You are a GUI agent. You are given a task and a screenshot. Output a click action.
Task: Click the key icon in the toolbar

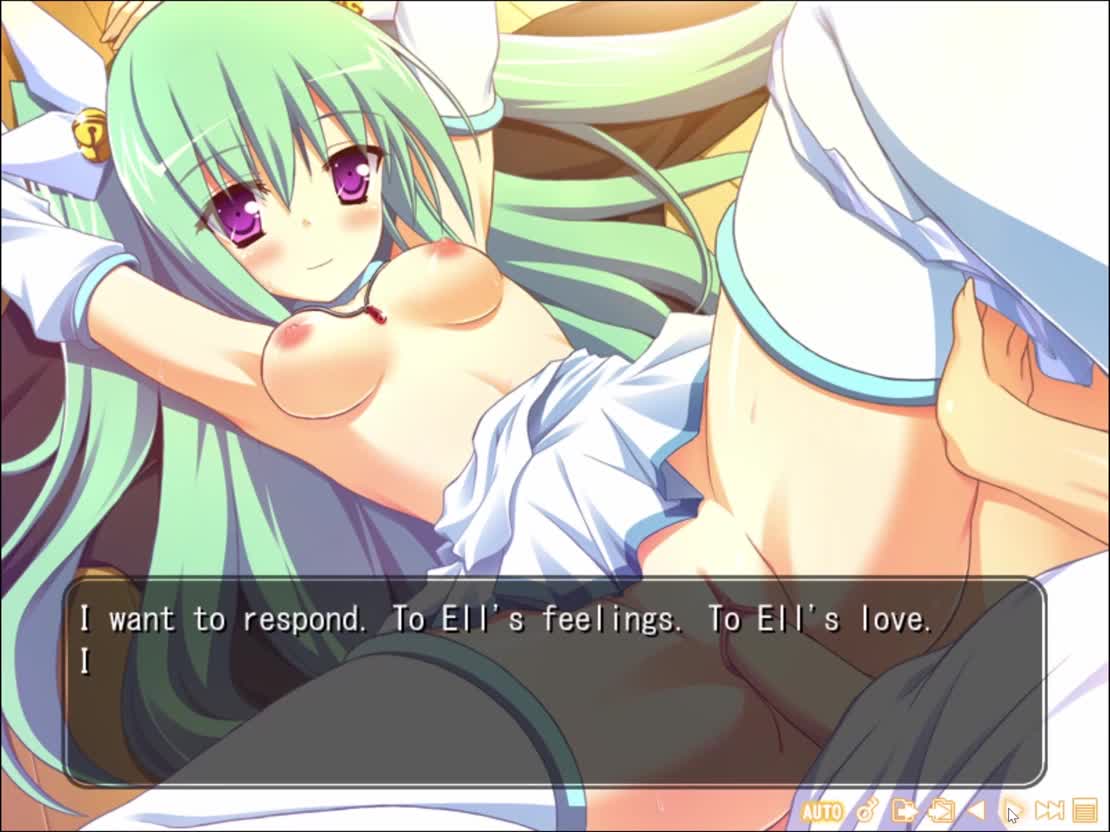[x=867, y=811]
